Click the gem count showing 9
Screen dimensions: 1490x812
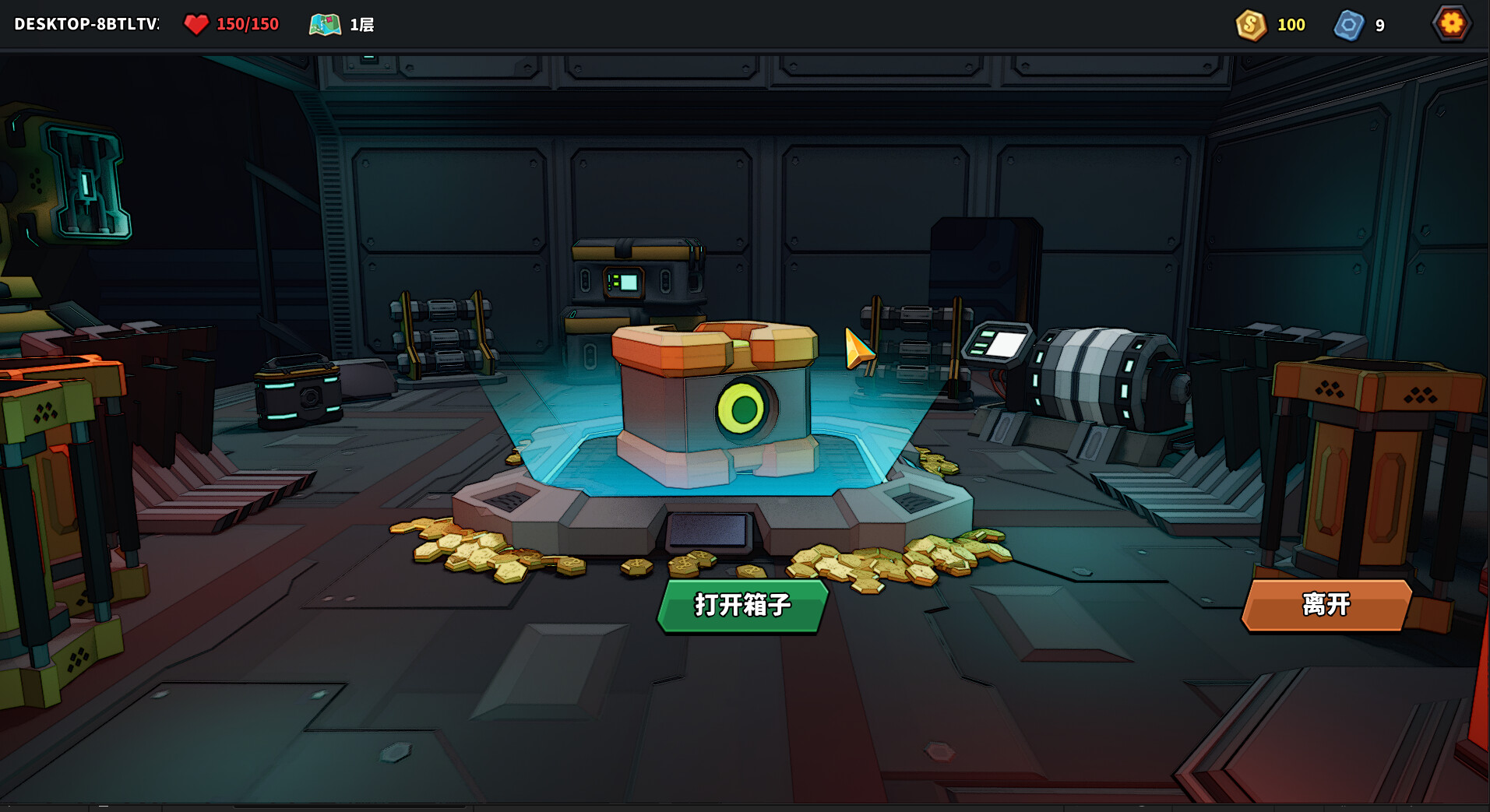(x=1379, y=25)
